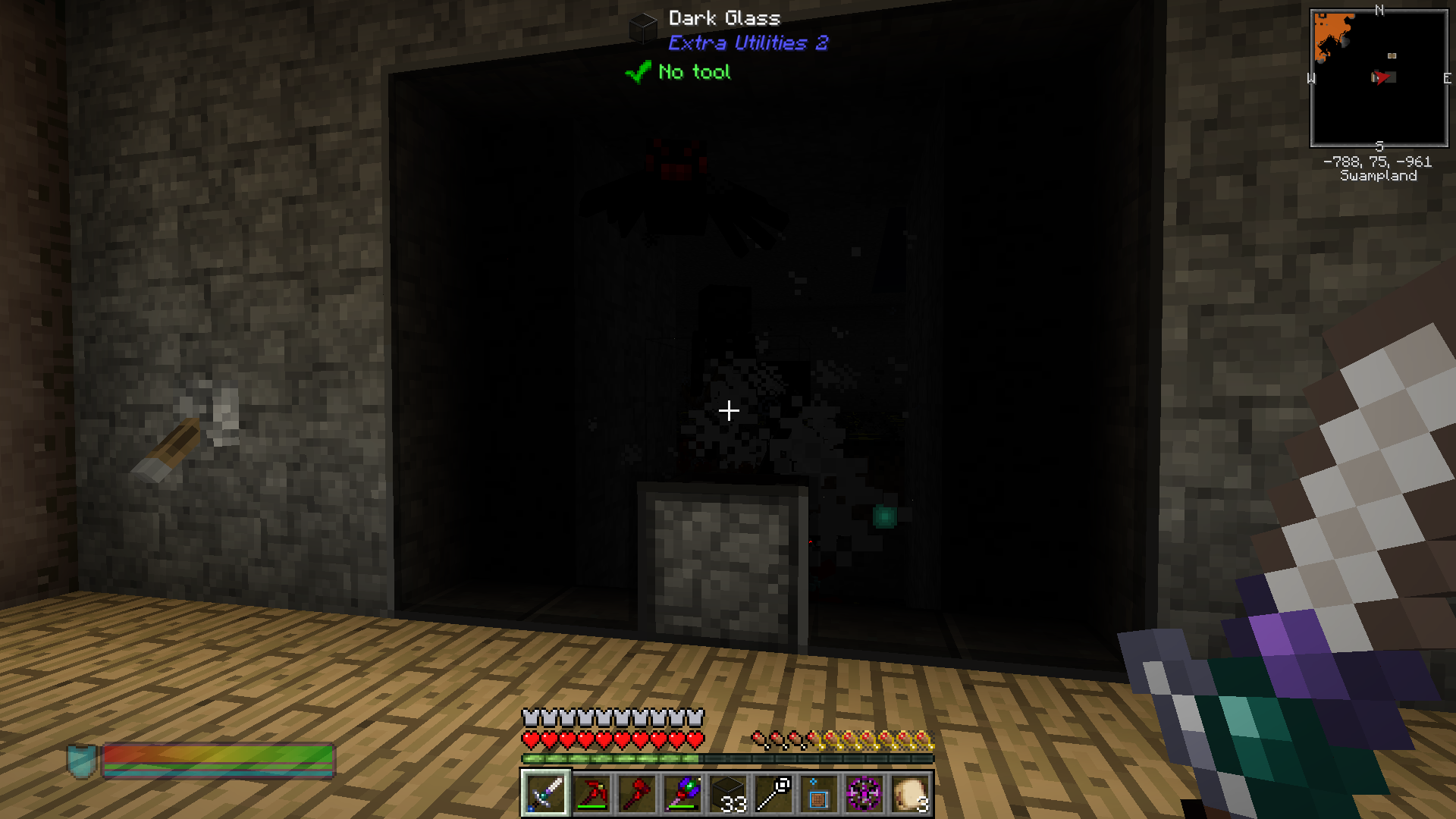Click the minimap in the corner
This screenshot has width=1456, height=819.
(x=1379, y=78)
